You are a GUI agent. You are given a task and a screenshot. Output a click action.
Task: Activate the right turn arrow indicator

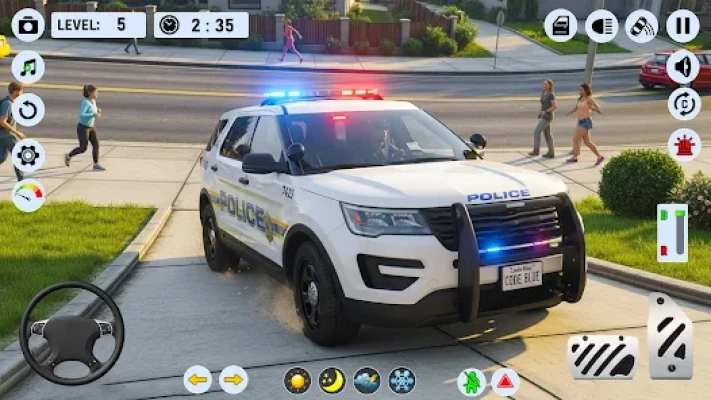[233, 380]
